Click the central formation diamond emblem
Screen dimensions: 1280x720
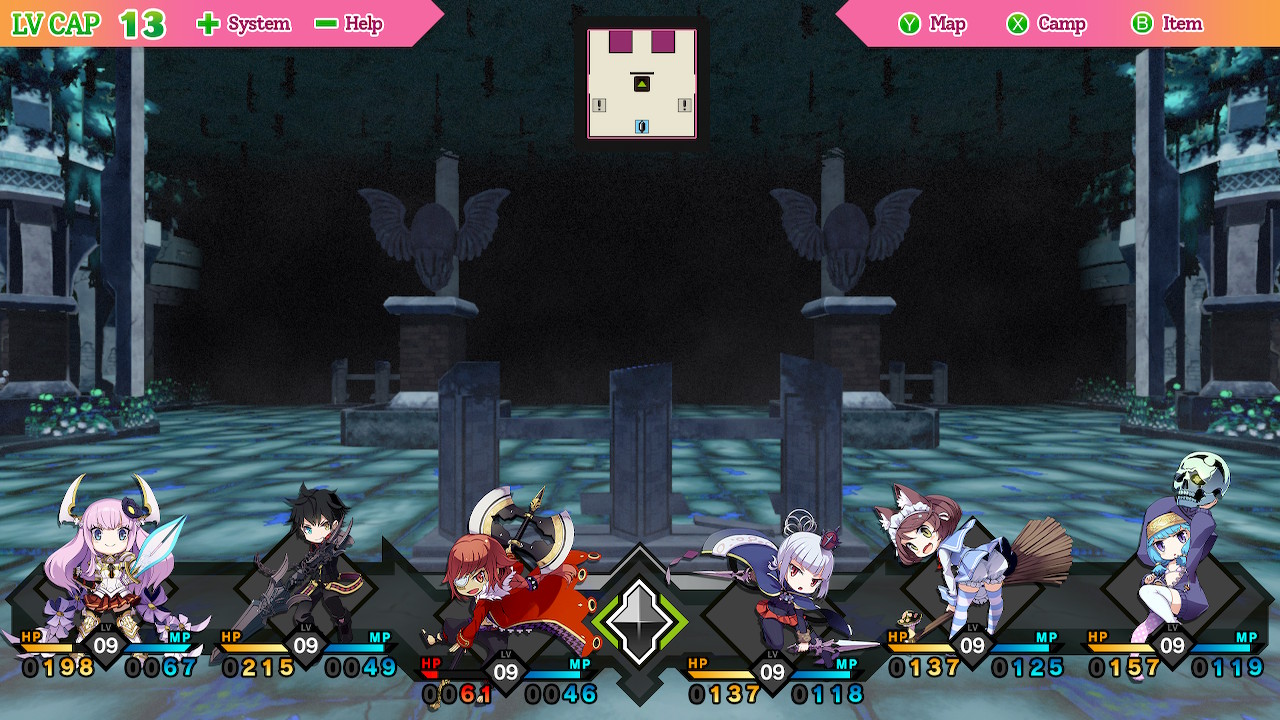tap(639, 622)
